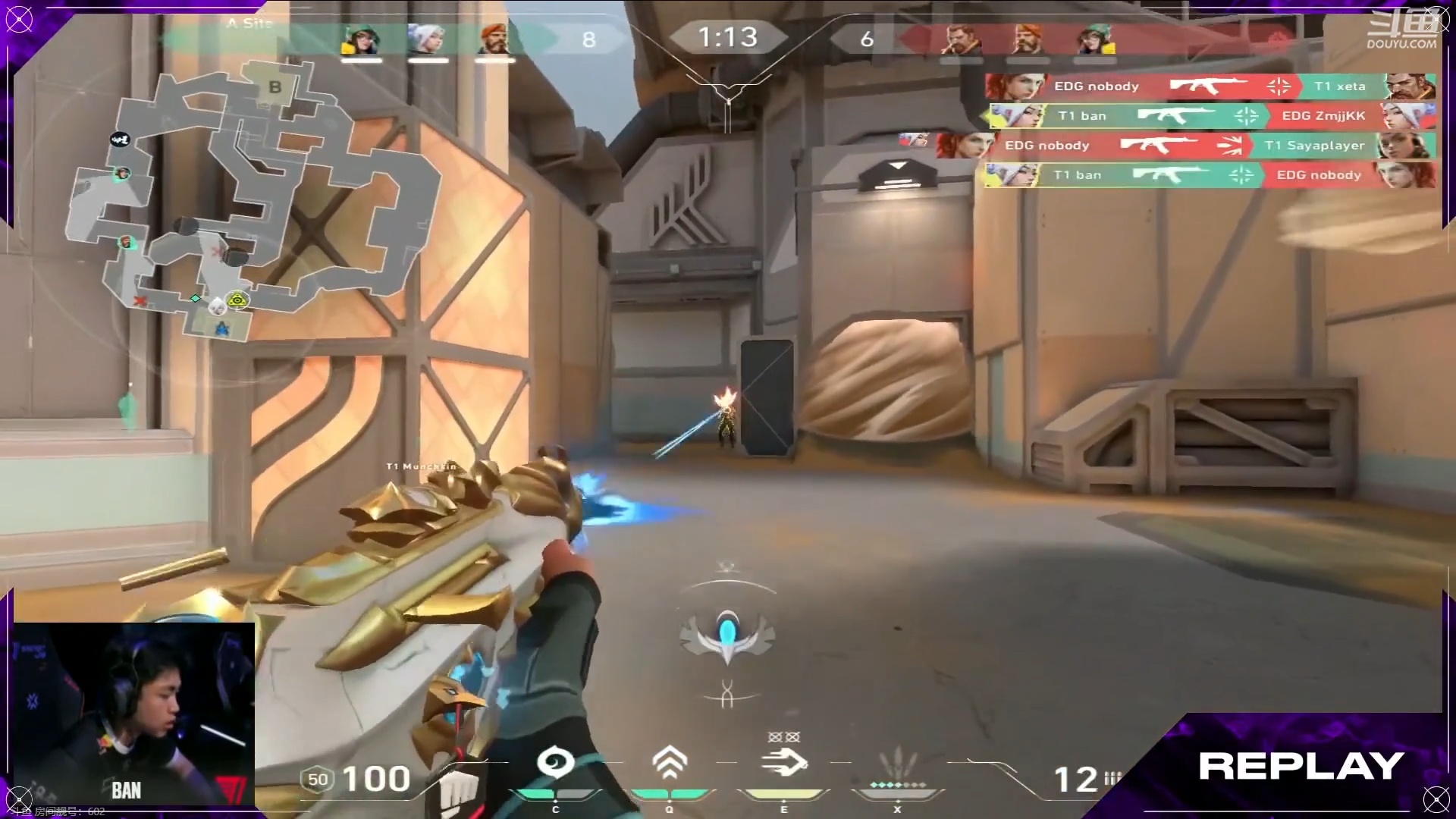The height and width of the screenshot is (819, 1456).
Task: Use the Updraft ability icon
Action: click(x=670, y=763)
